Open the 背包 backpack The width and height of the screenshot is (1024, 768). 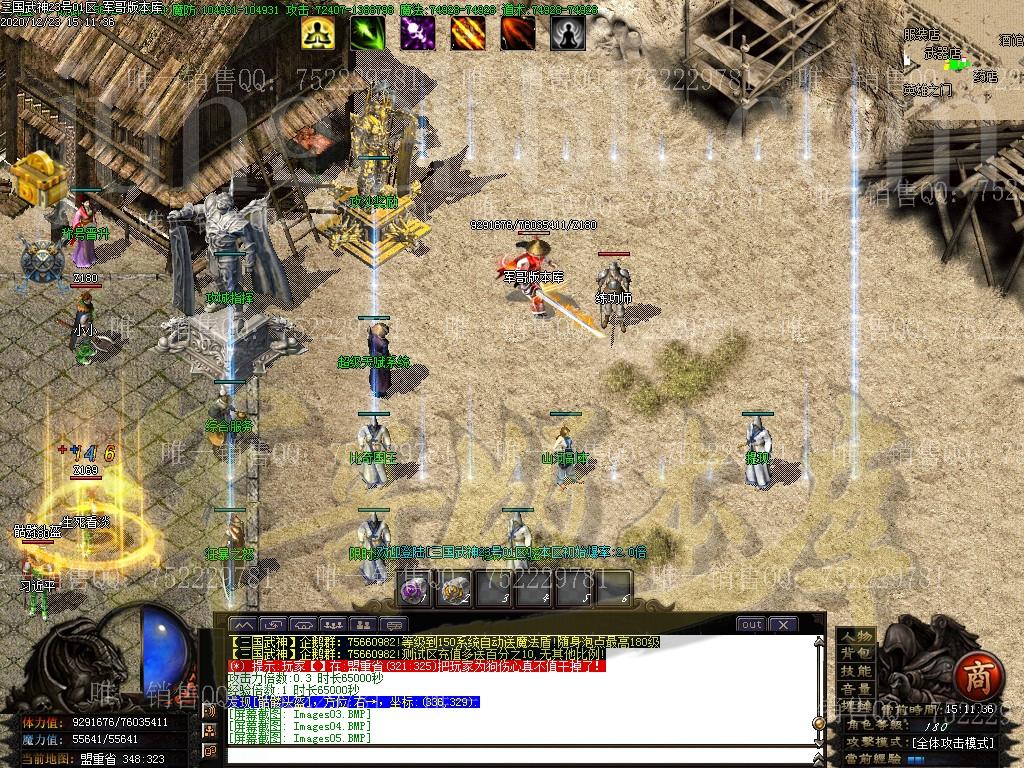pos(855,653)
